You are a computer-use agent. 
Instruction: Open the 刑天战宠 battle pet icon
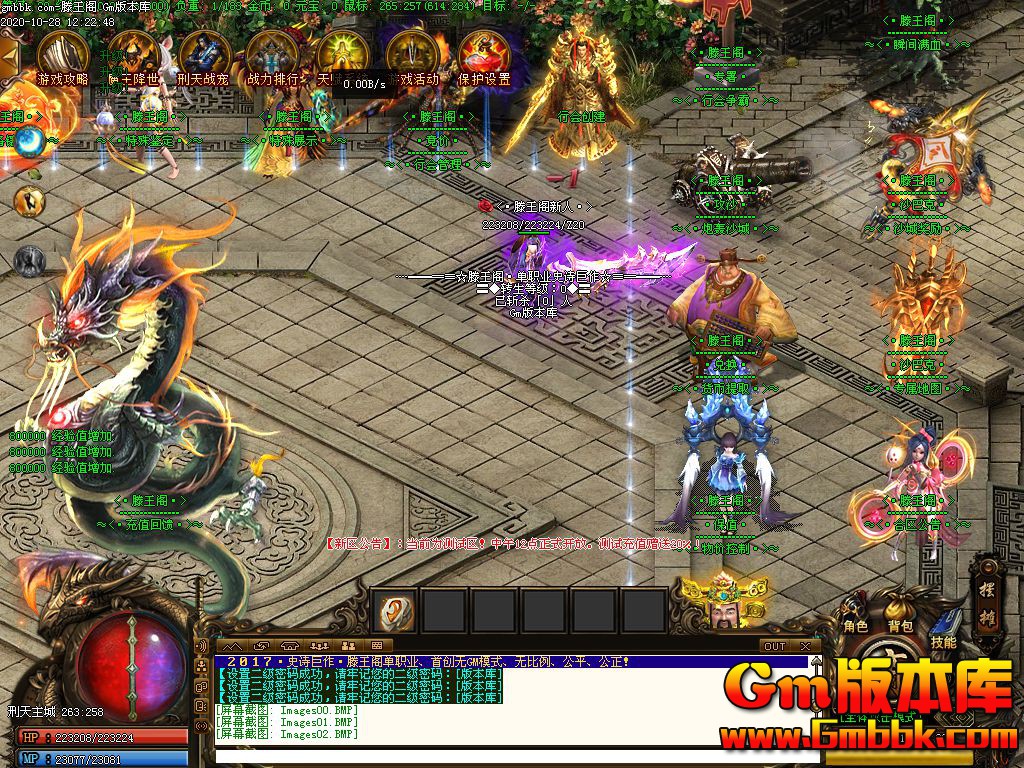[201, 56]
